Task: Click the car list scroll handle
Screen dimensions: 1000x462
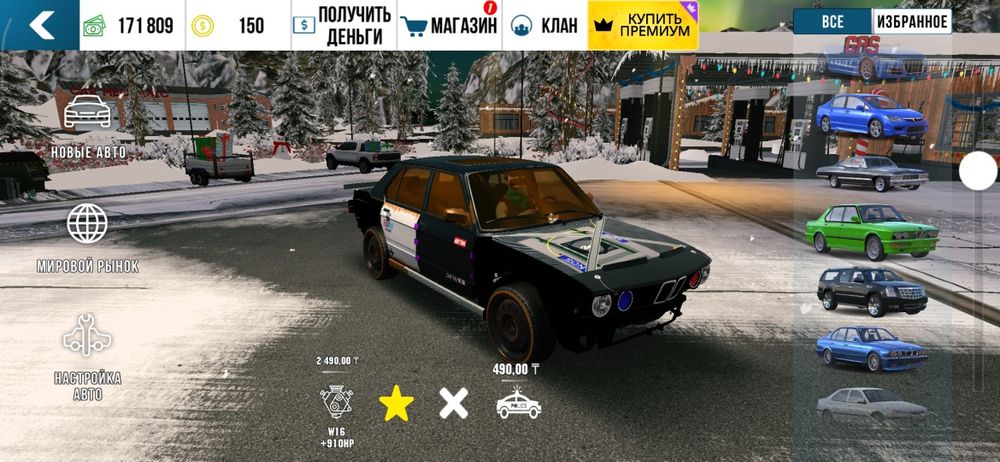Action: 977,171
